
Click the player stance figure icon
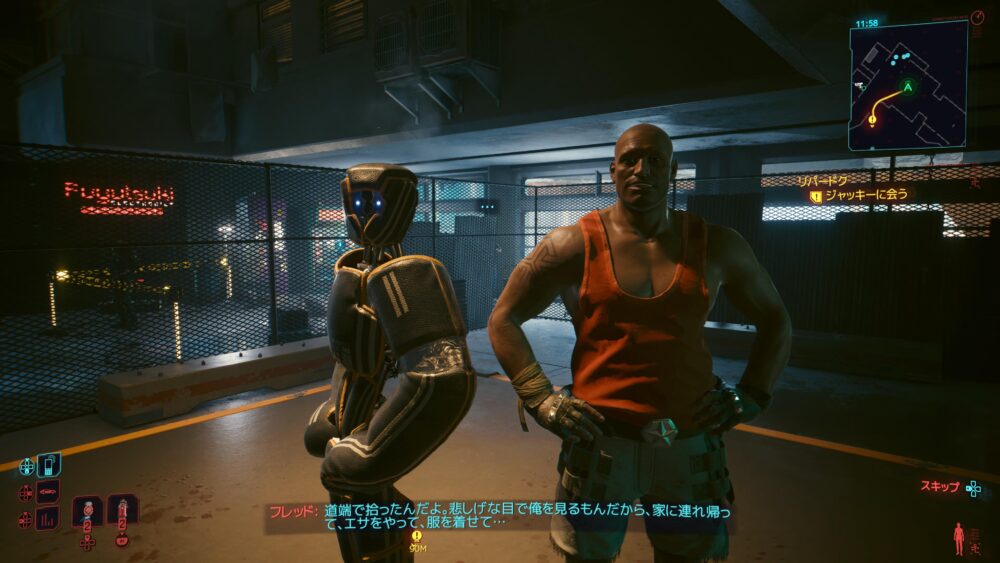coord(959,537)
